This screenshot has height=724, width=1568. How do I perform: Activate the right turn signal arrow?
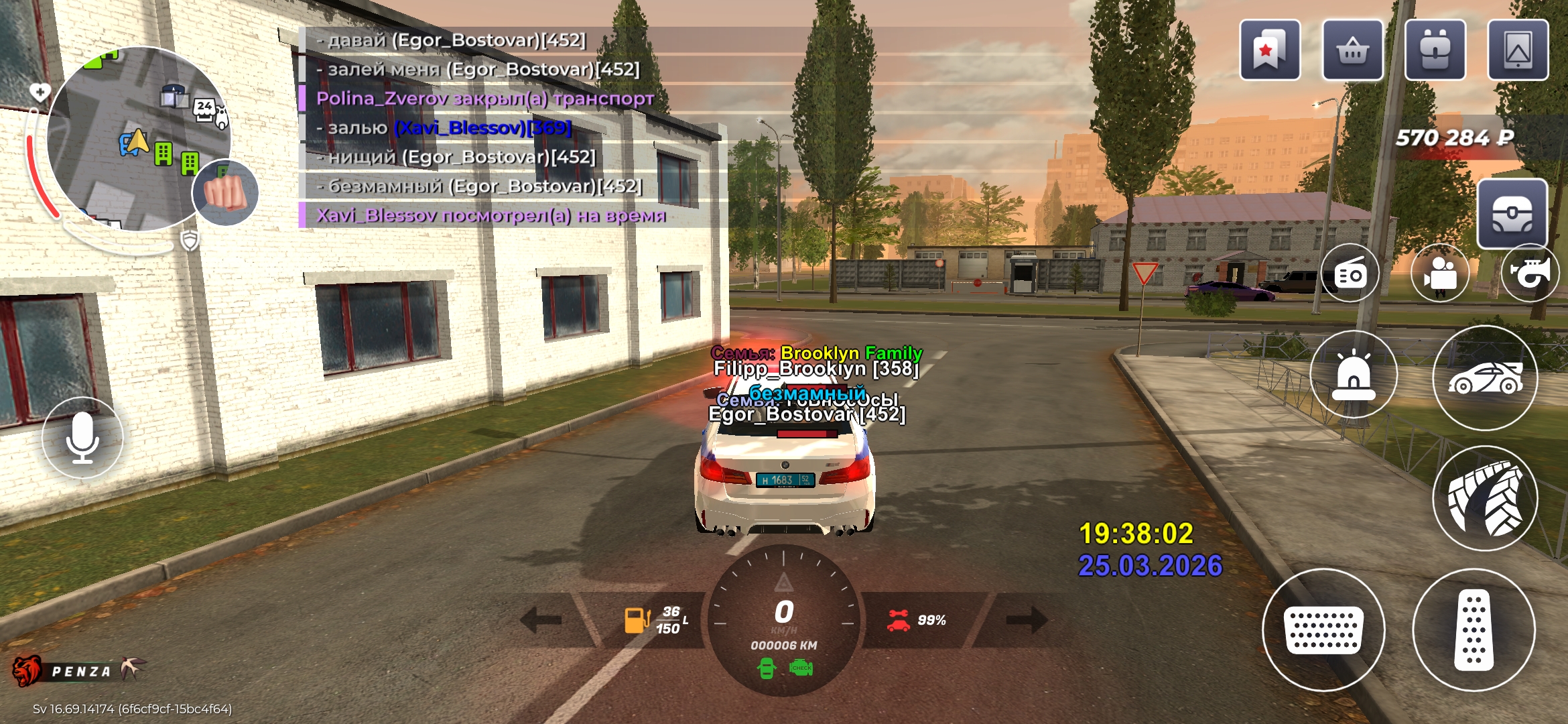pyautogui.click(x=1026, y=619)
